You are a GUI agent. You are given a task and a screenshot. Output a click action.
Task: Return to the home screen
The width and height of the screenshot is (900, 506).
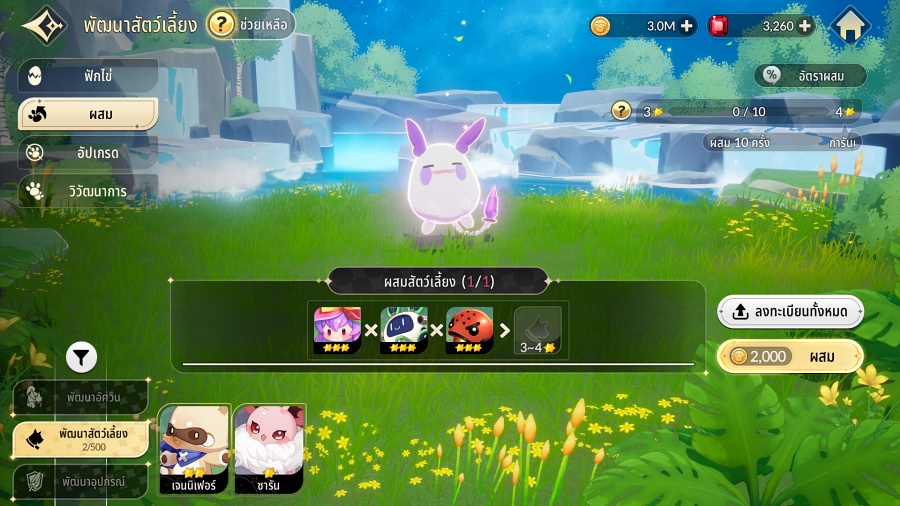pos(851,26)
